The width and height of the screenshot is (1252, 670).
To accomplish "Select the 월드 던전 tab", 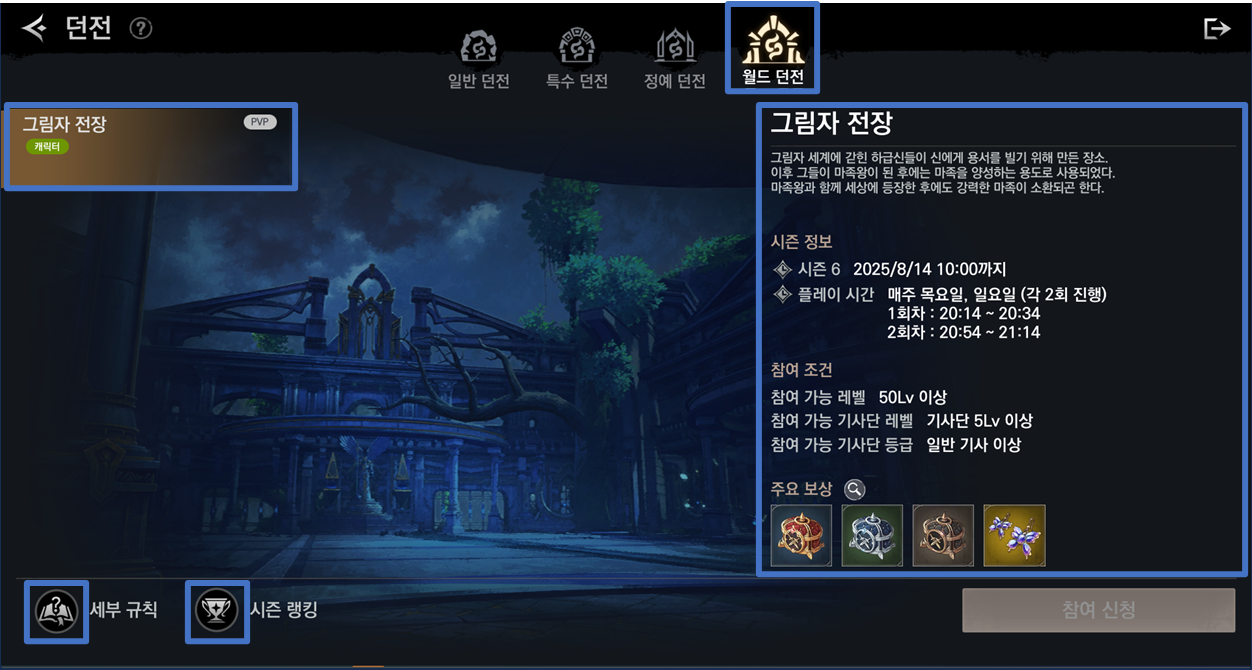I will coord(772,48).
